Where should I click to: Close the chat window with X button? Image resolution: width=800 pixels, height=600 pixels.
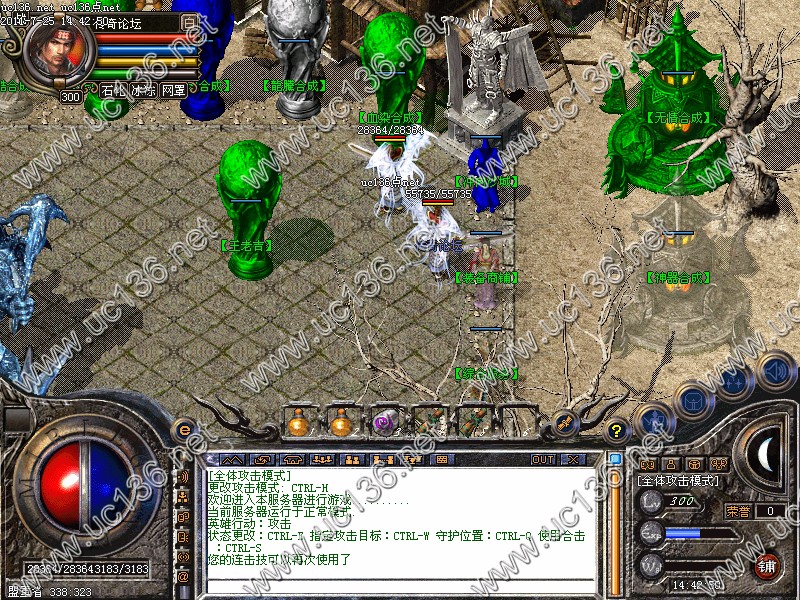click(573, 460)
